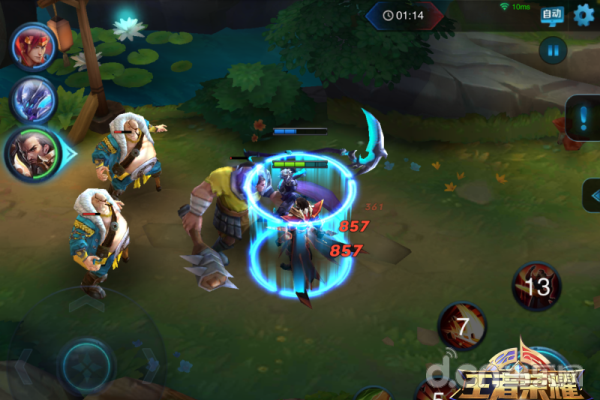Activate the skill showing 7 second cooldown
Image resolution: width=600 pixels, height=400 pixels.
coord(462,326)
